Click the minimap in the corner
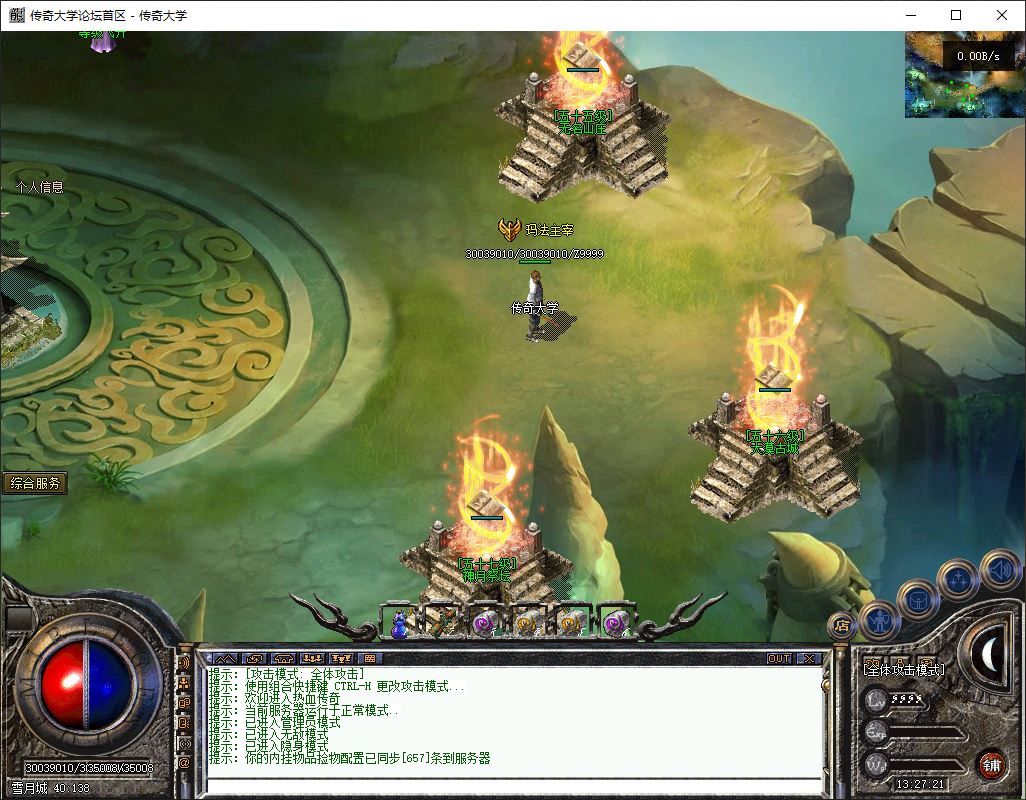 click(x=964, y=74)
